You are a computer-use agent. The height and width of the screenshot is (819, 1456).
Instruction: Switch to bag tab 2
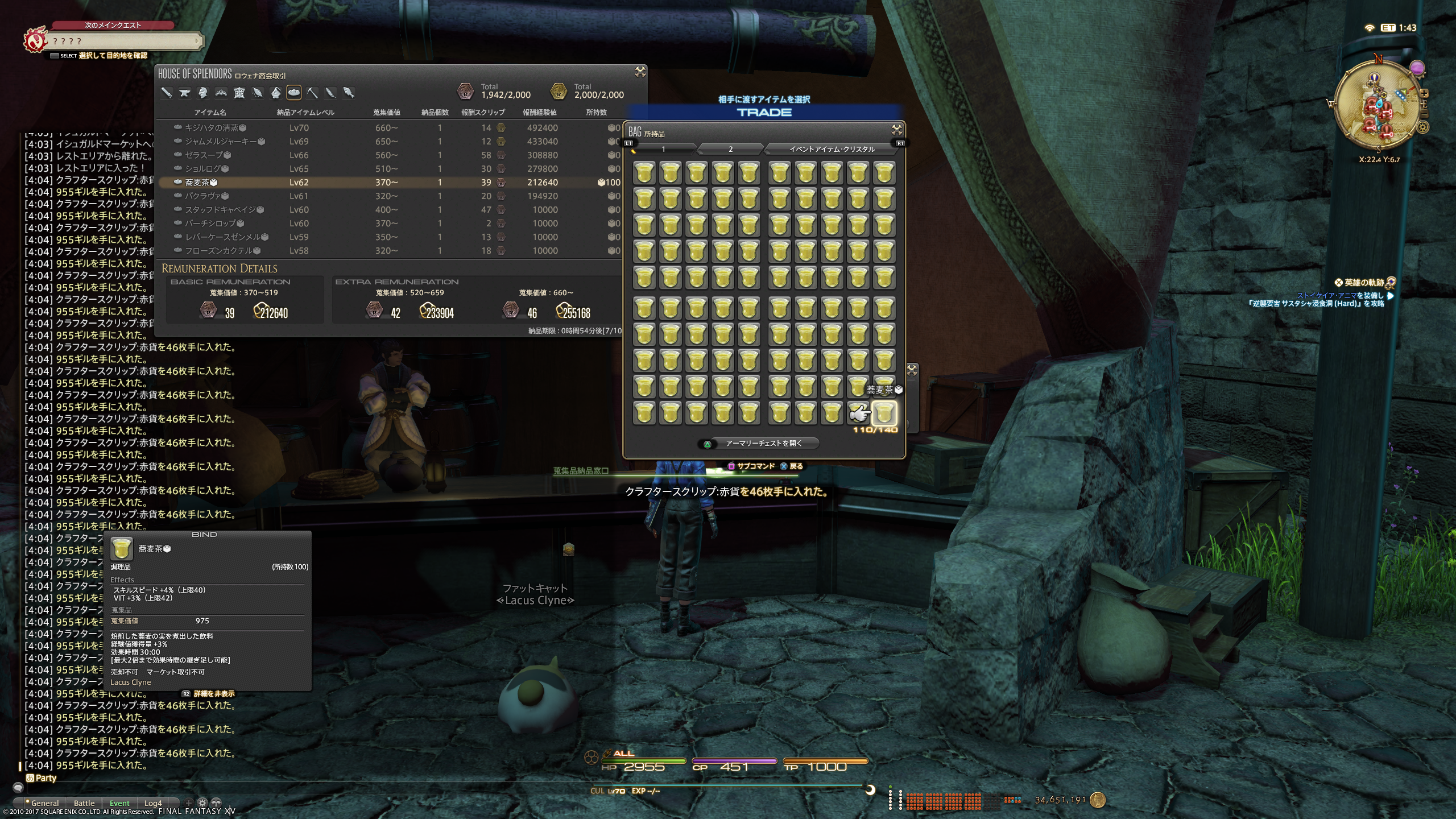[x=730, y=149]
